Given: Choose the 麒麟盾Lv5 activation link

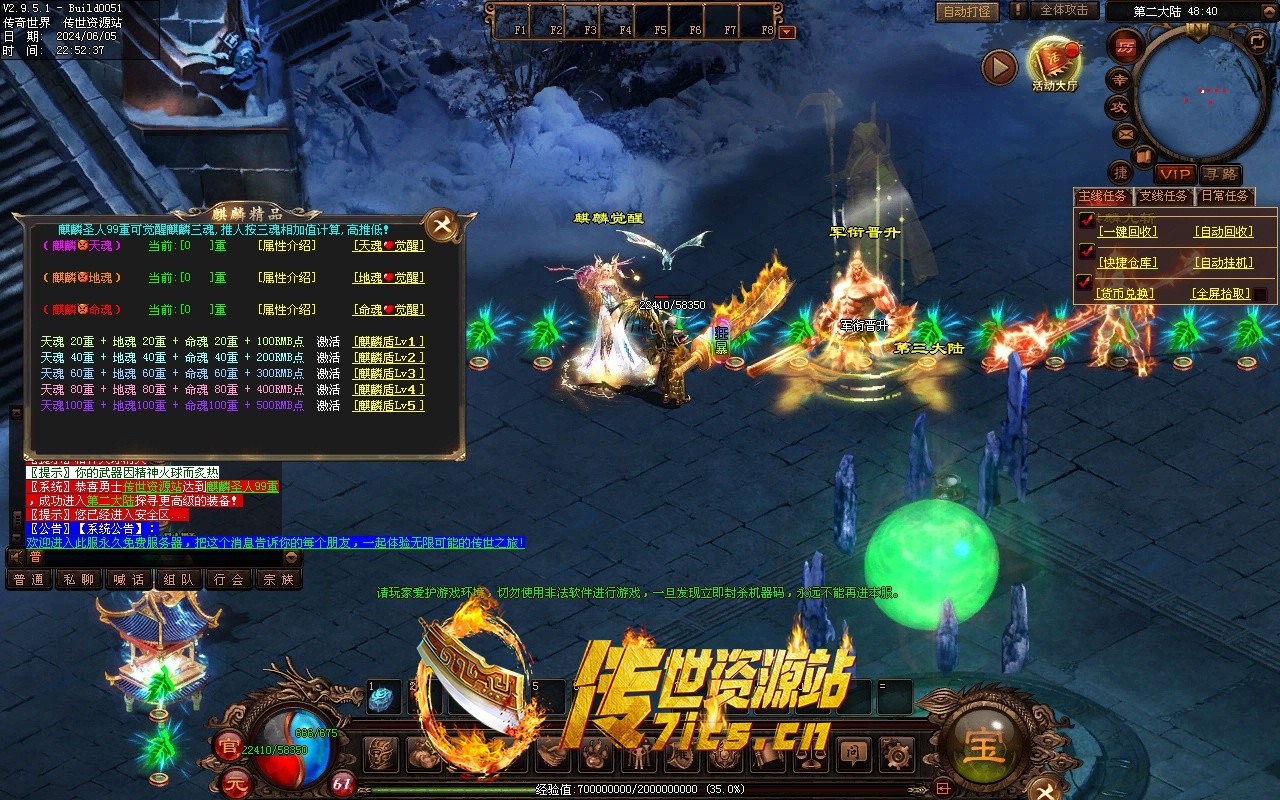Looking at the screenshot, I should pos(388,406).
